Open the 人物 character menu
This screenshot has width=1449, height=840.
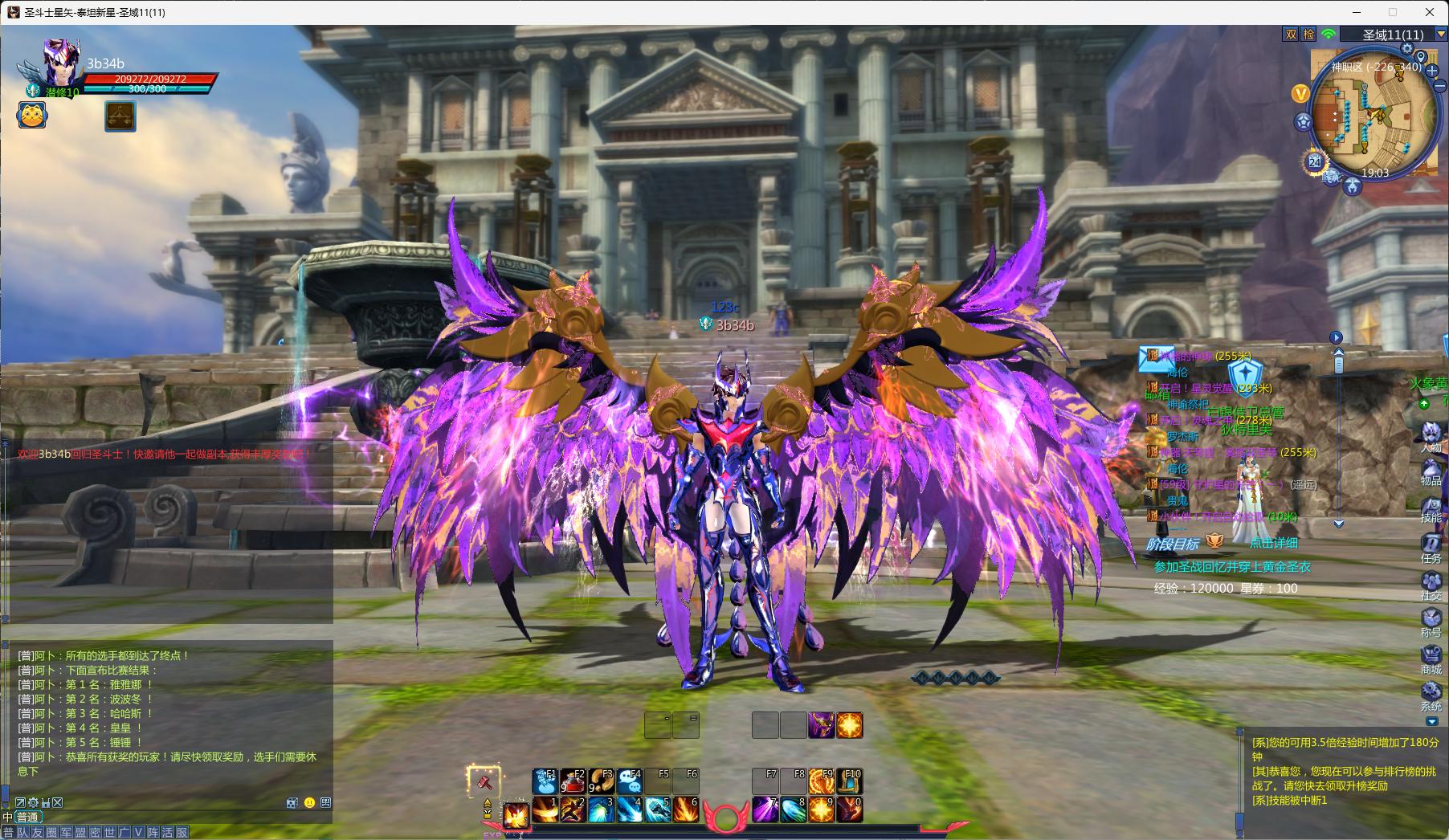tap(1431, 436)
